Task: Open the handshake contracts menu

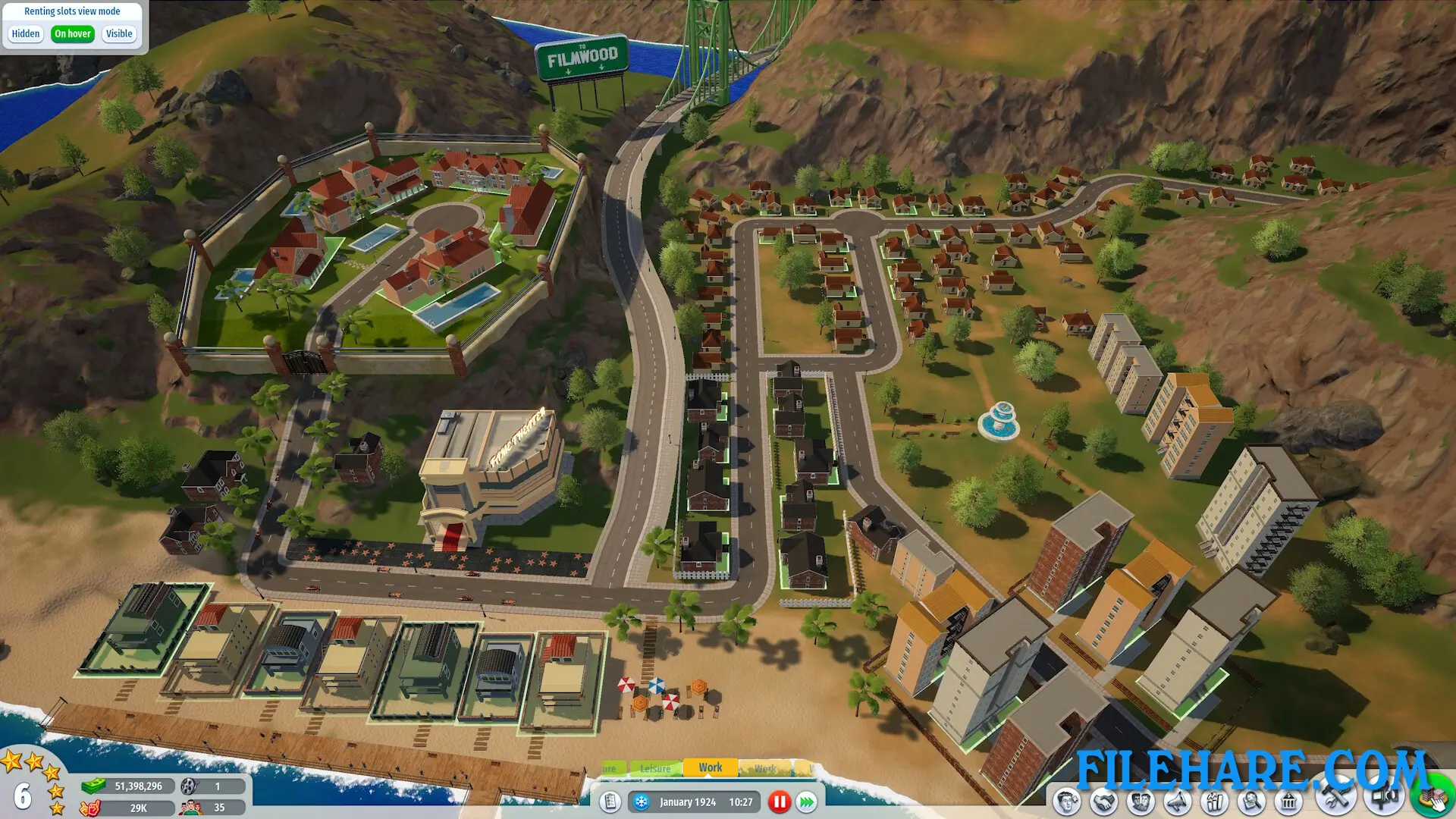Action: [x=1103, y=802]
